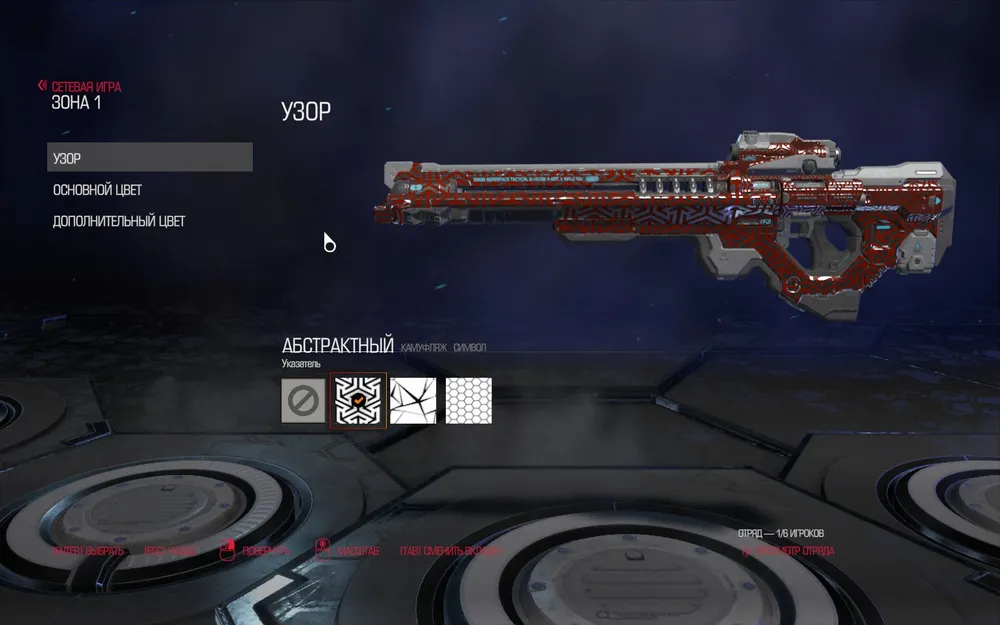Select the checked arrow maze pattern
The height and width of the screenshot is (625, 1000).
(358, 400)
